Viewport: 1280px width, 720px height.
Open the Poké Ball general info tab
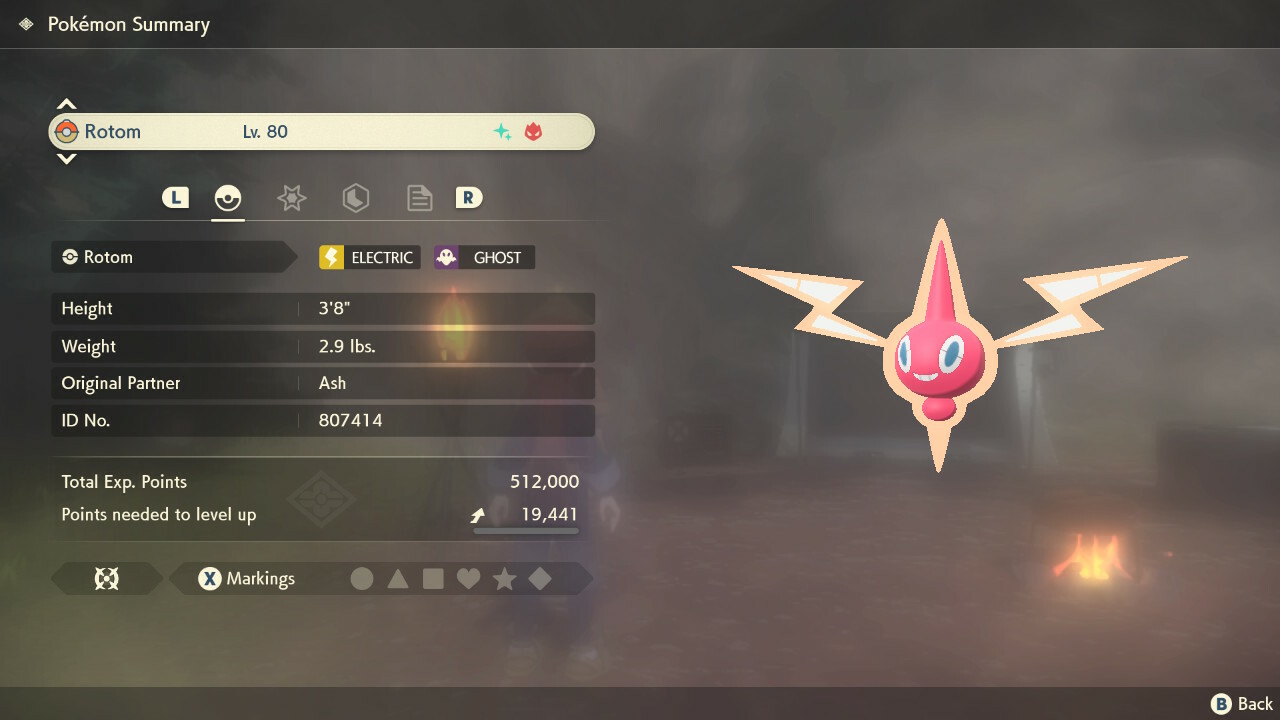coord(228,198)
